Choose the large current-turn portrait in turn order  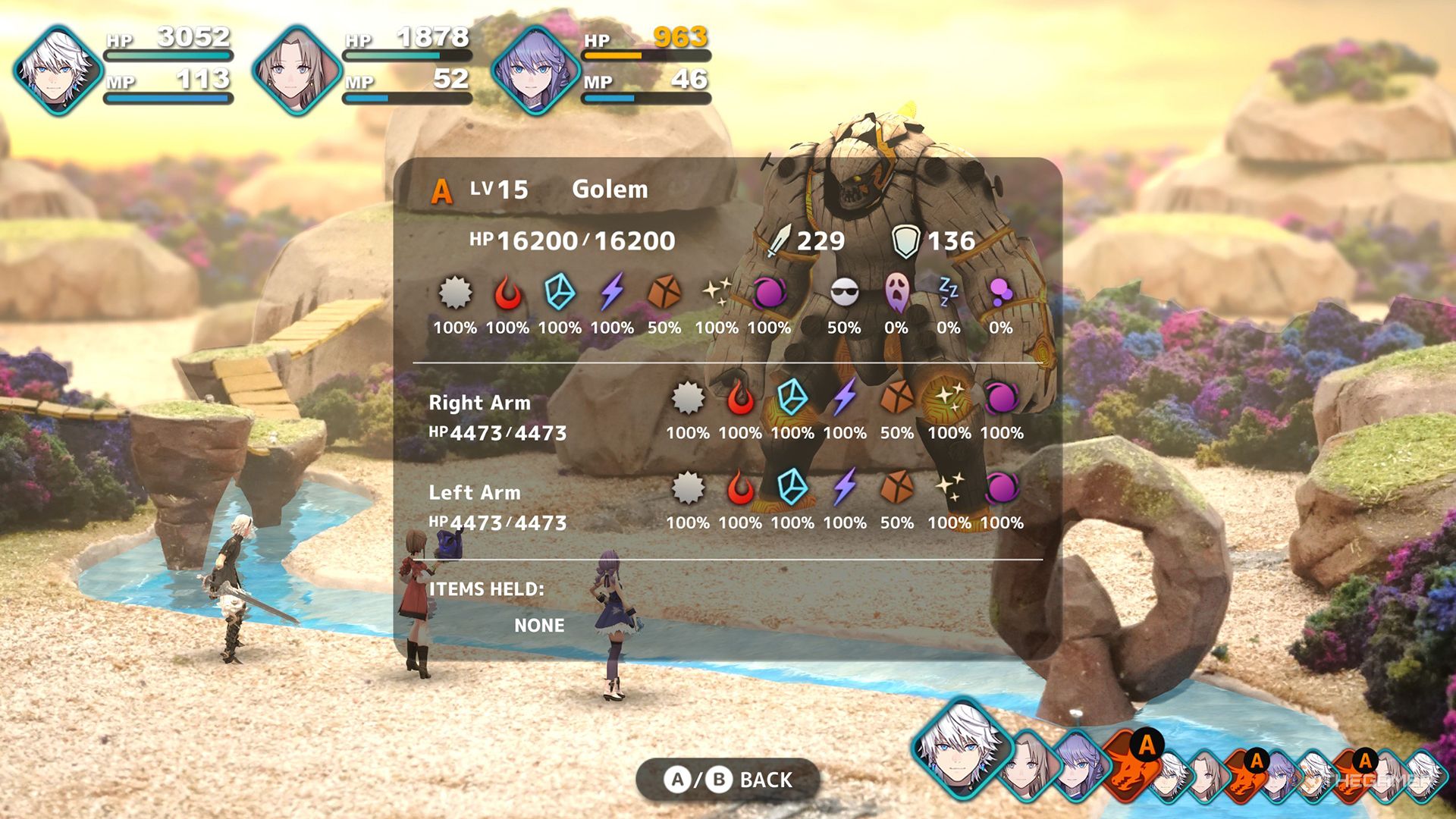[x=962, y=748]
